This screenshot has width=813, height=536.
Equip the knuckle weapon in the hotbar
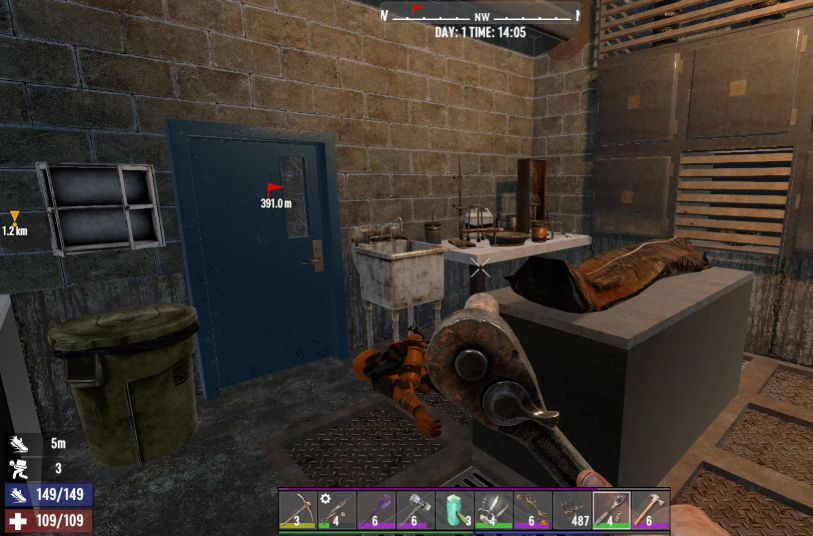click(493, 508)
